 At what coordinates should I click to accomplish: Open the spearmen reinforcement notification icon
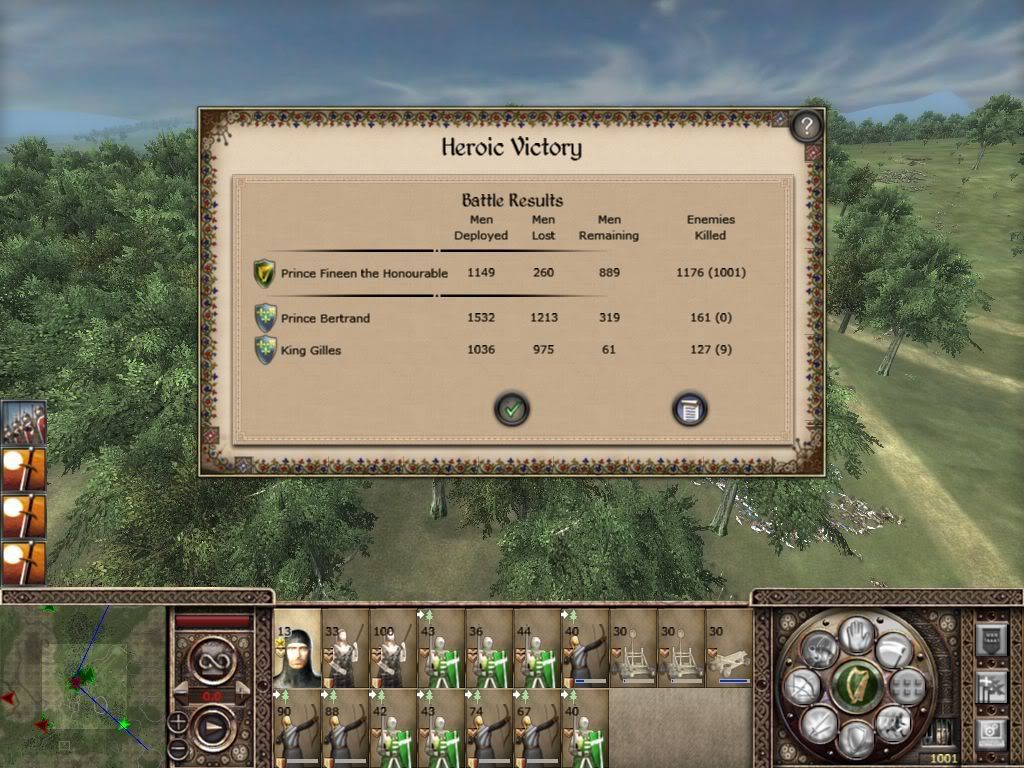(x=22, y=423)
